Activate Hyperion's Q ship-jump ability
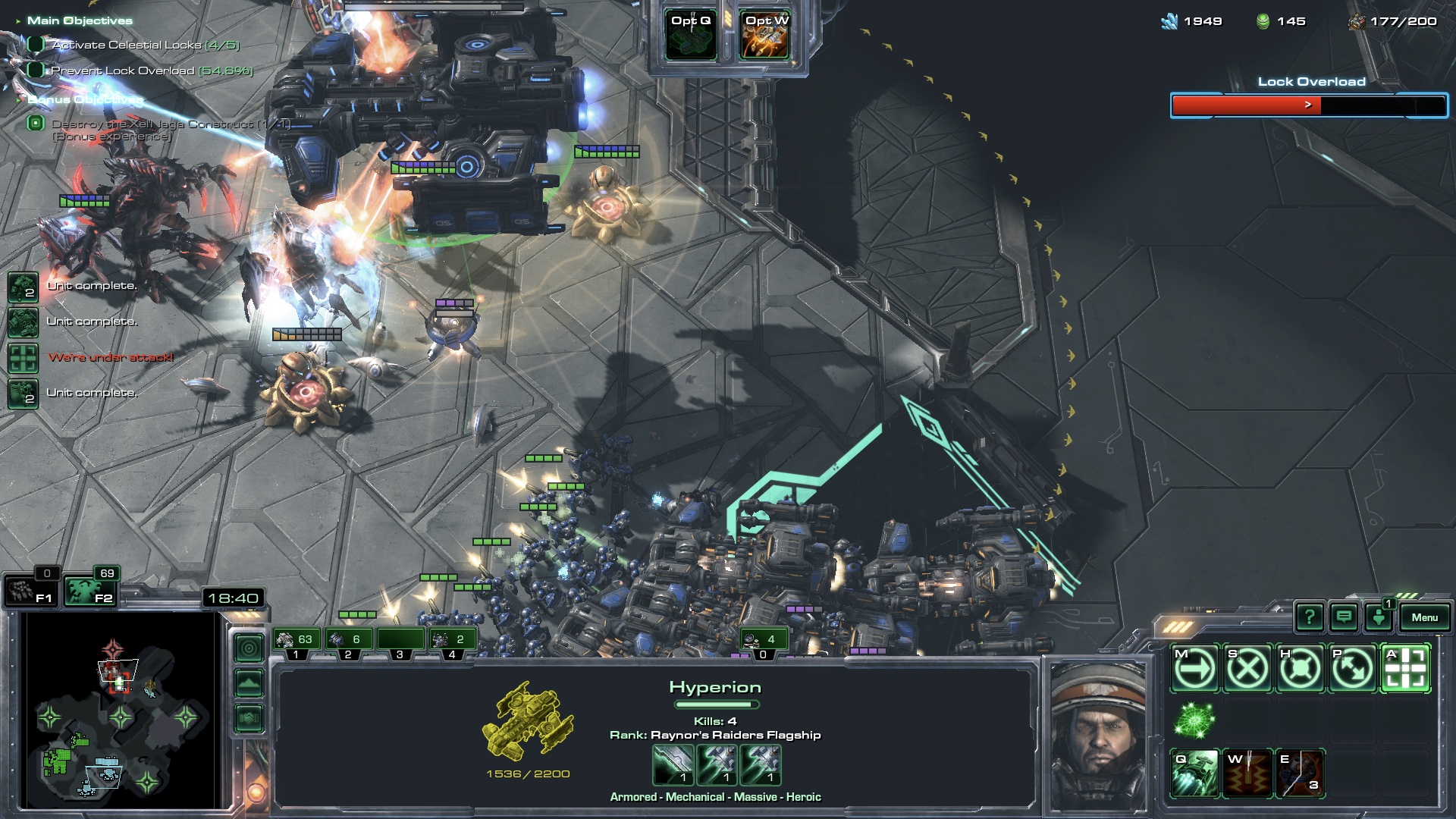 click(x=1194, y=773)
